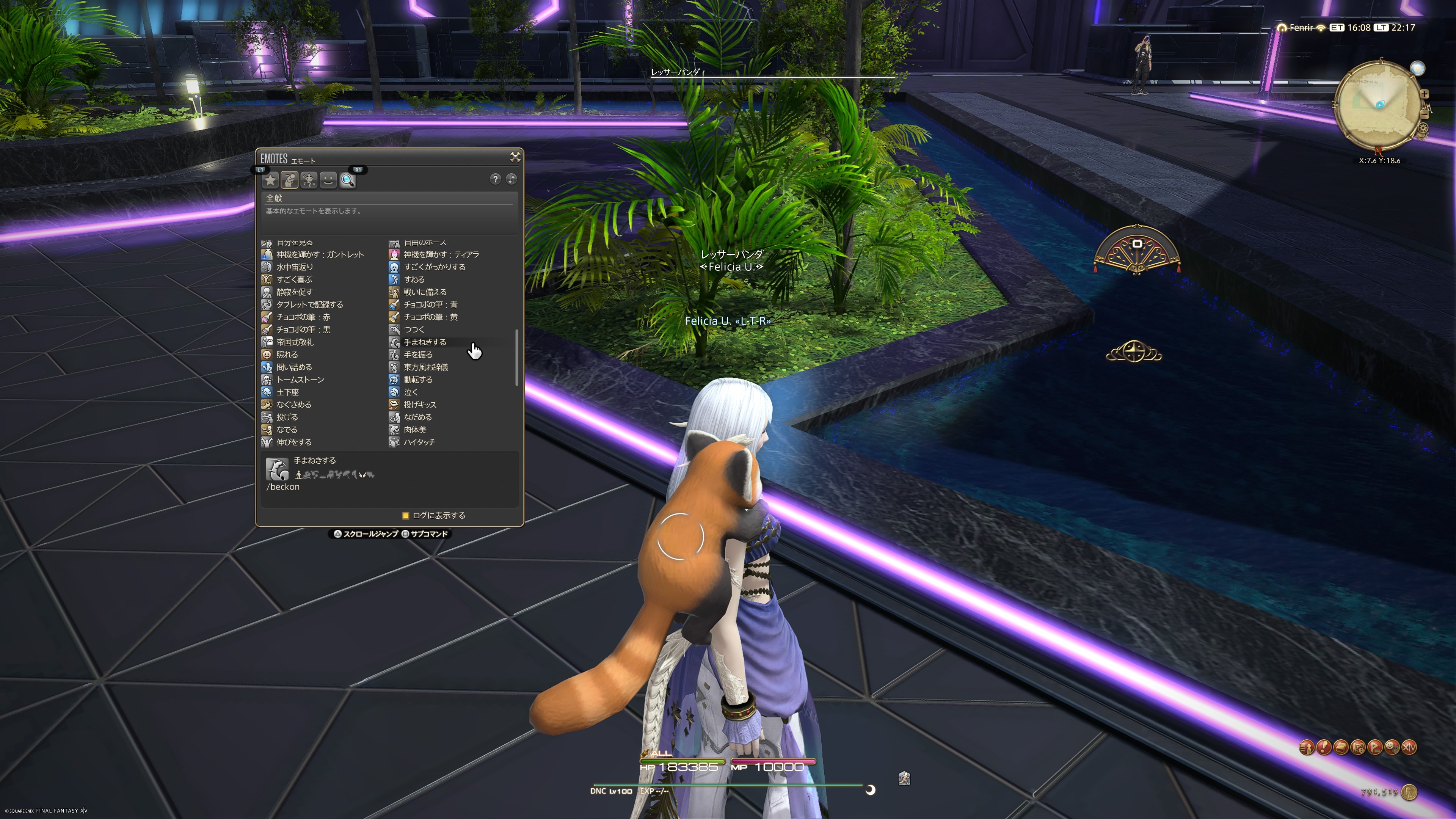
Task: Select the magnifying glass search tab
Action: coord(348,180)
